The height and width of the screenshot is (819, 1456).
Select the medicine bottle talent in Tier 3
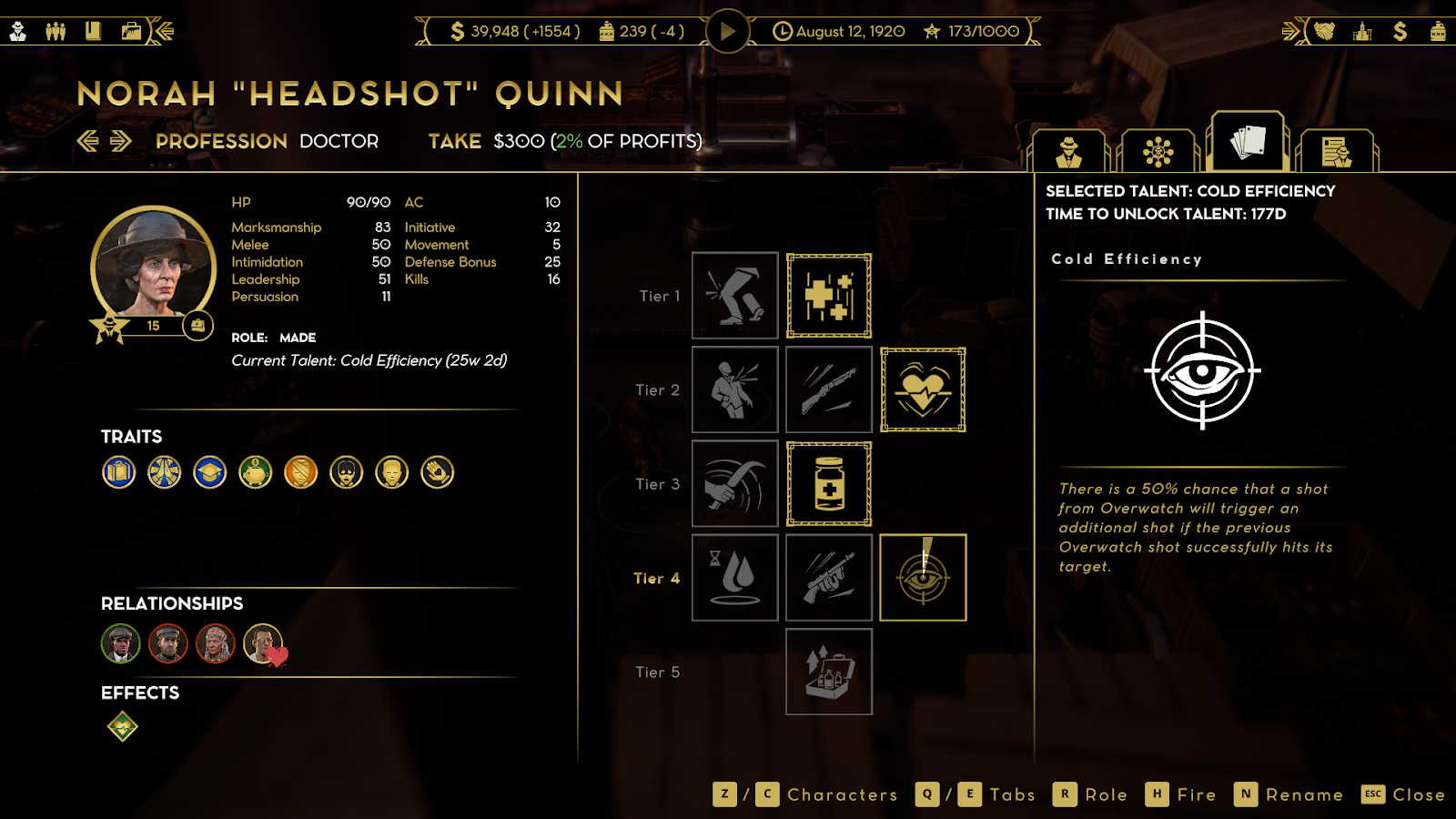(x=829, y=484)
